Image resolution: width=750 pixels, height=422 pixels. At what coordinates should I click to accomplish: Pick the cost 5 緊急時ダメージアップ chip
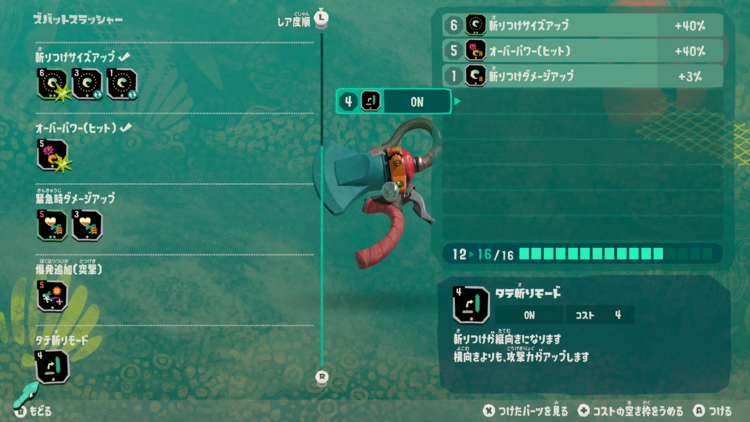[52, 225]
